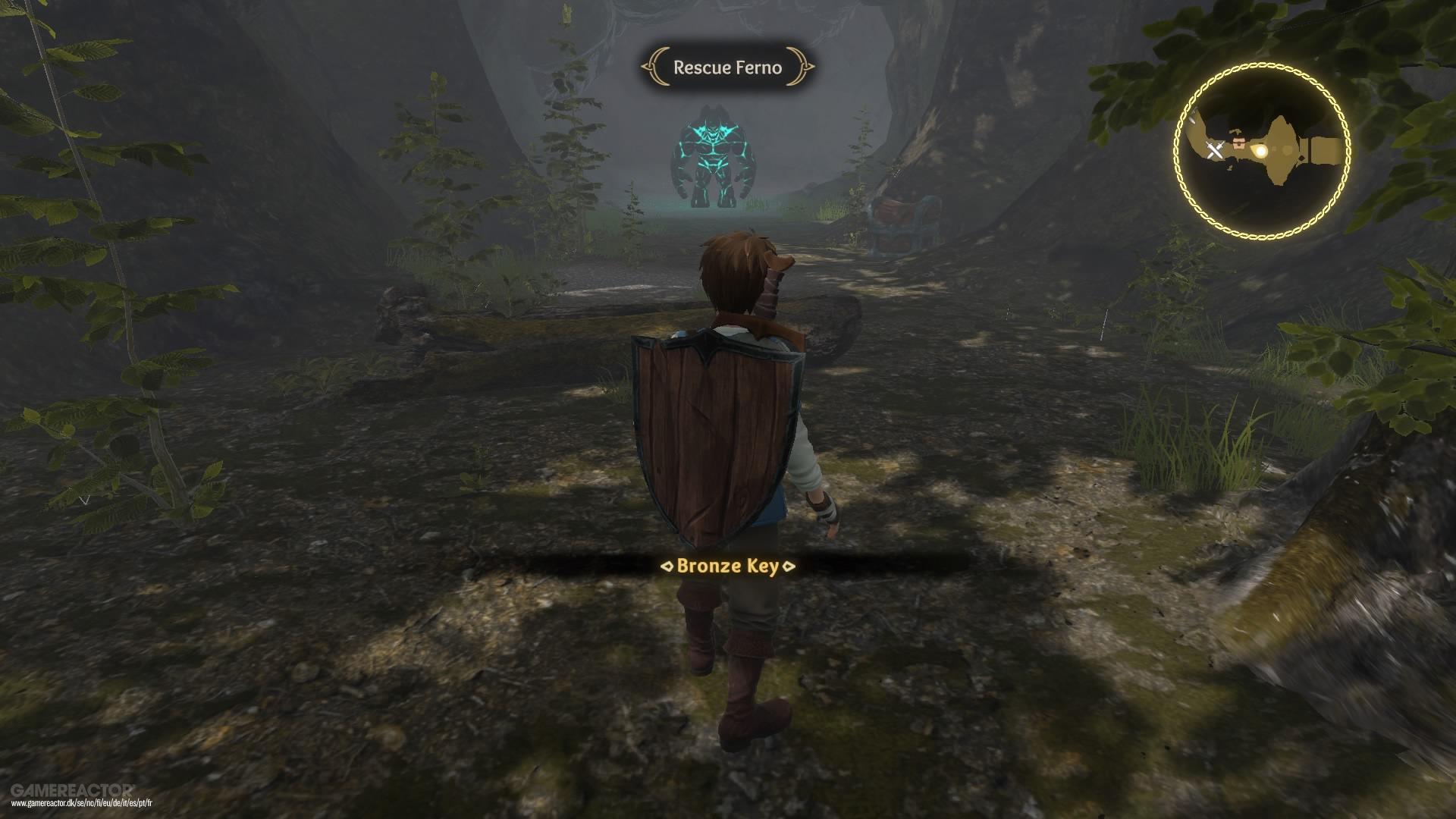Viewport: 1456px width, 819px height.
Task: Select the diamond marker left of Bronze Key text
Action: pyautogui.click(x=667, y=566)
